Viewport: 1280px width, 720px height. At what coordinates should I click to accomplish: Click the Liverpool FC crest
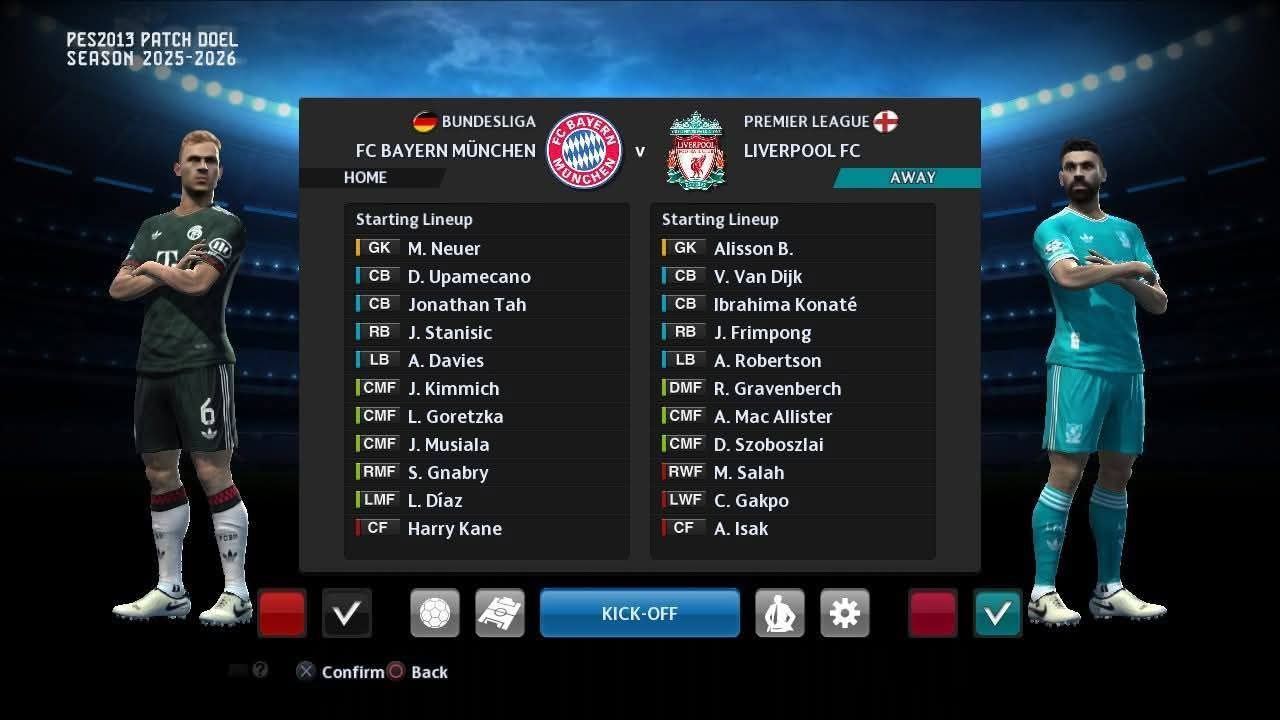click(x=696, y=150)
